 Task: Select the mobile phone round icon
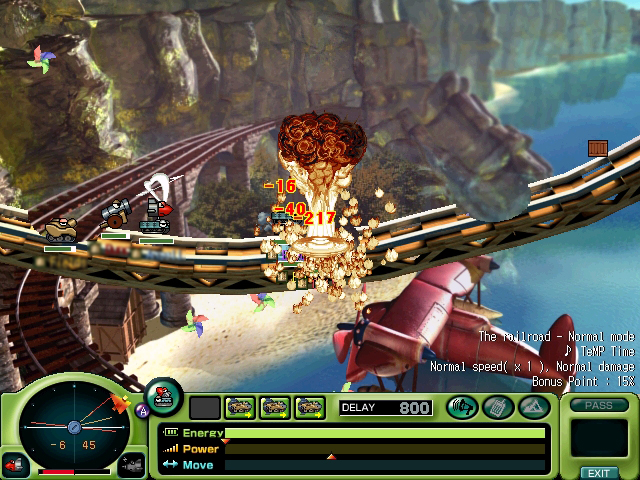click(x=497, y=407)
